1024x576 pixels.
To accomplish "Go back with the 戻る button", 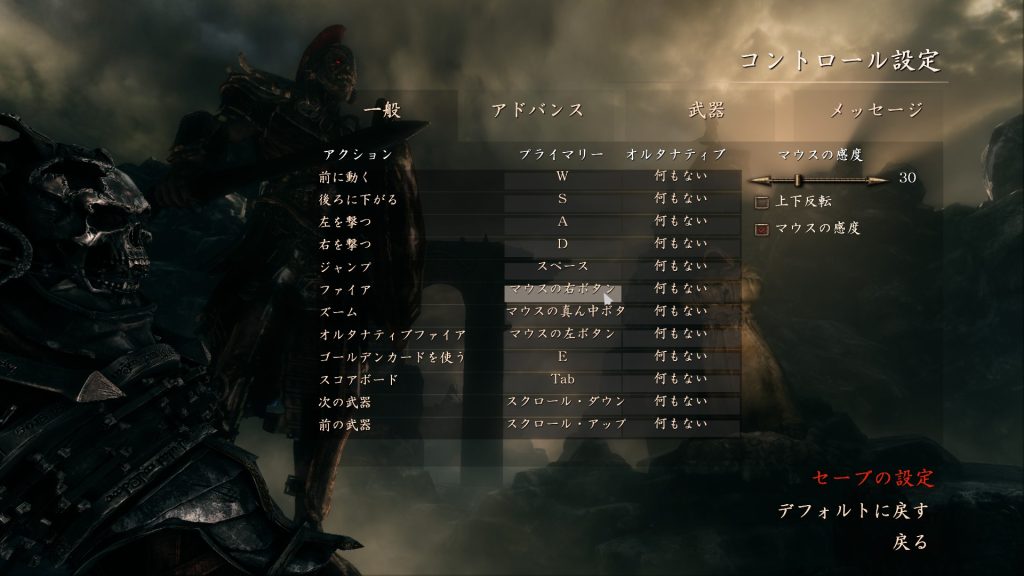I will tap(910, 543).
